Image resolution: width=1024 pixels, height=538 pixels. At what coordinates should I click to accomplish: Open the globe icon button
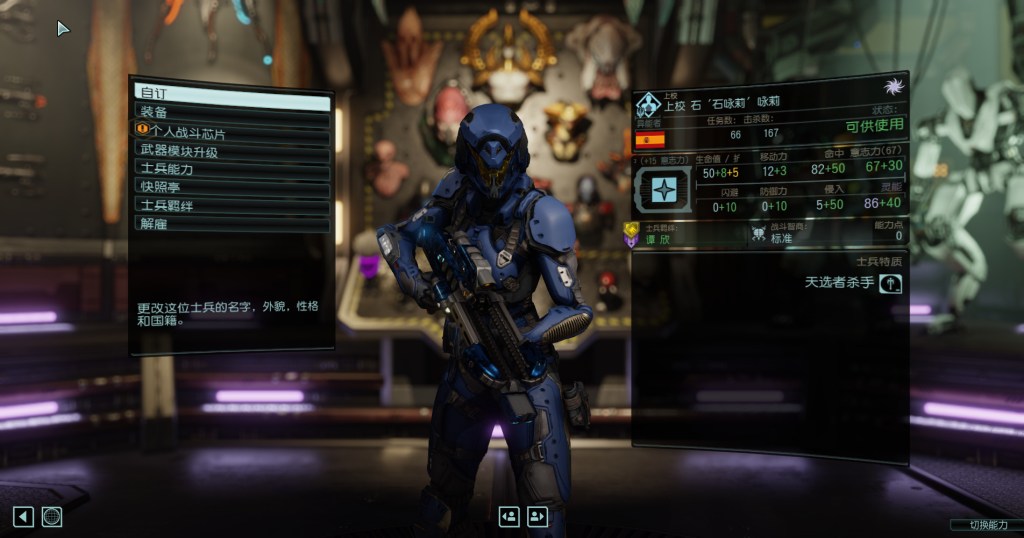(x=52, y=516)
